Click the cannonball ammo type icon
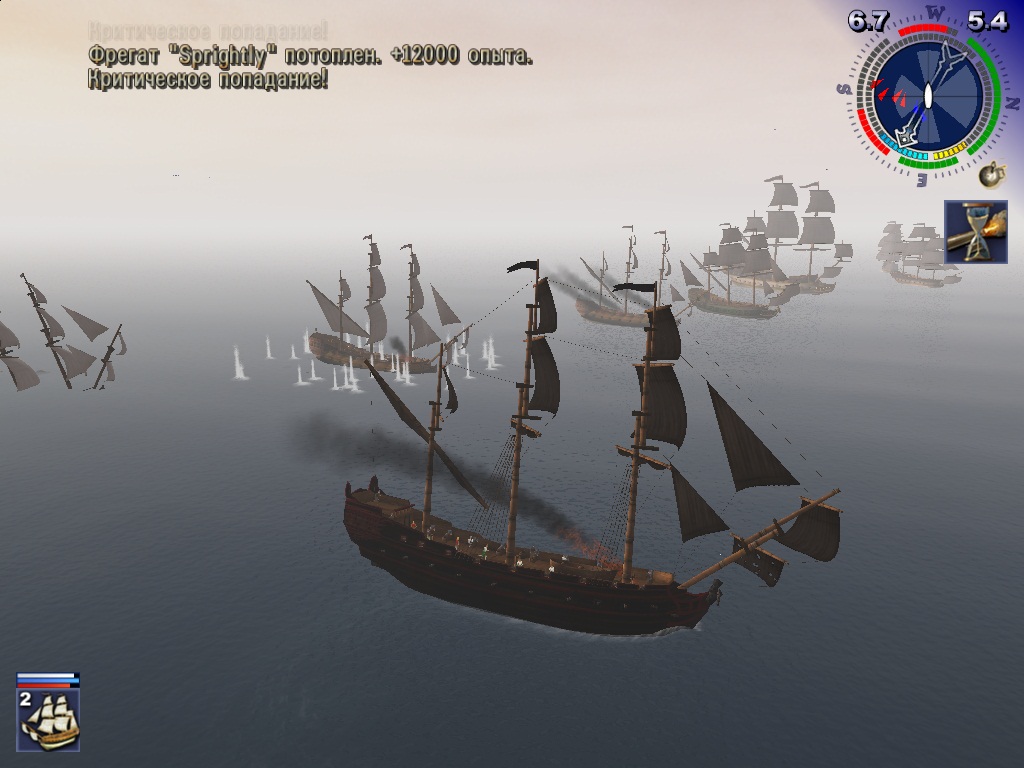The width and height of the screenshot is (1024, 768). point(991,176)
